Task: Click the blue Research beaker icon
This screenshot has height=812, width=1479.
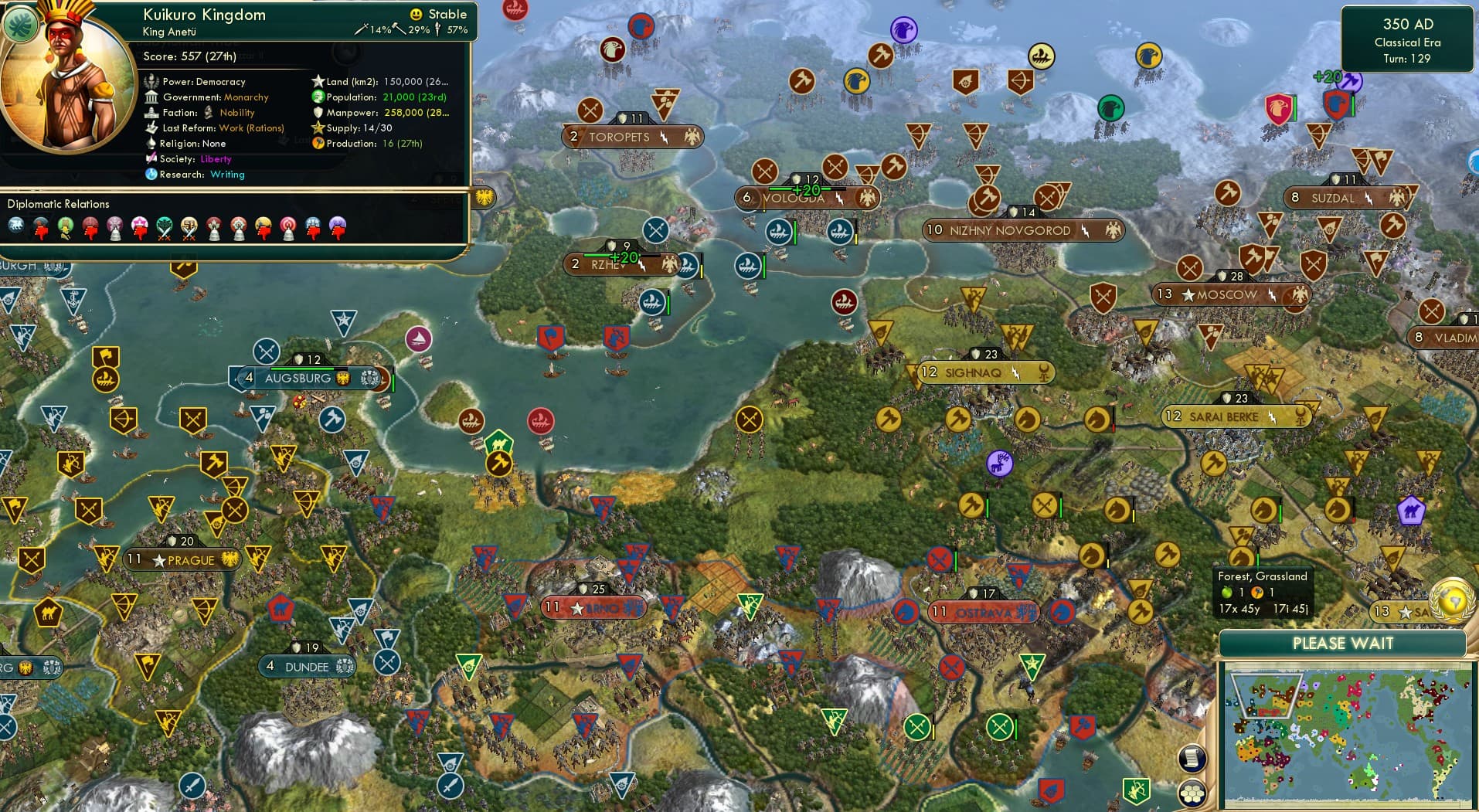Action: [x=151, y=176]
